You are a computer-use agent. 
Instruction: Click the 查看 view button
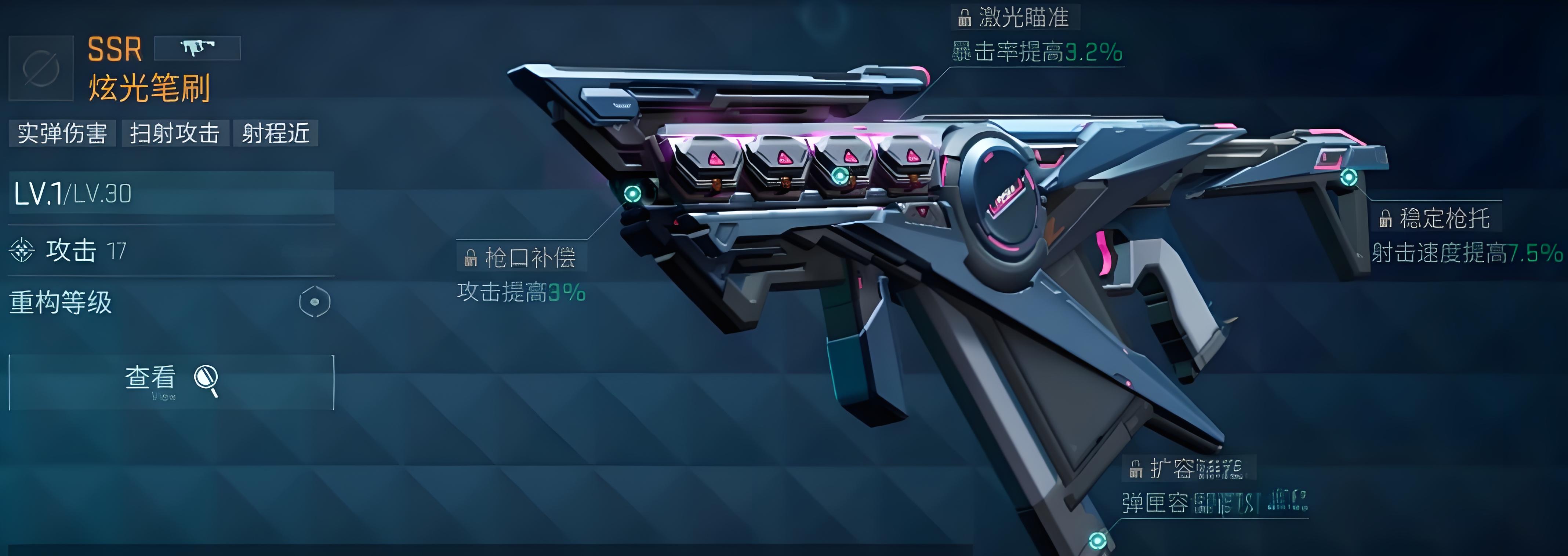[171, 381]
